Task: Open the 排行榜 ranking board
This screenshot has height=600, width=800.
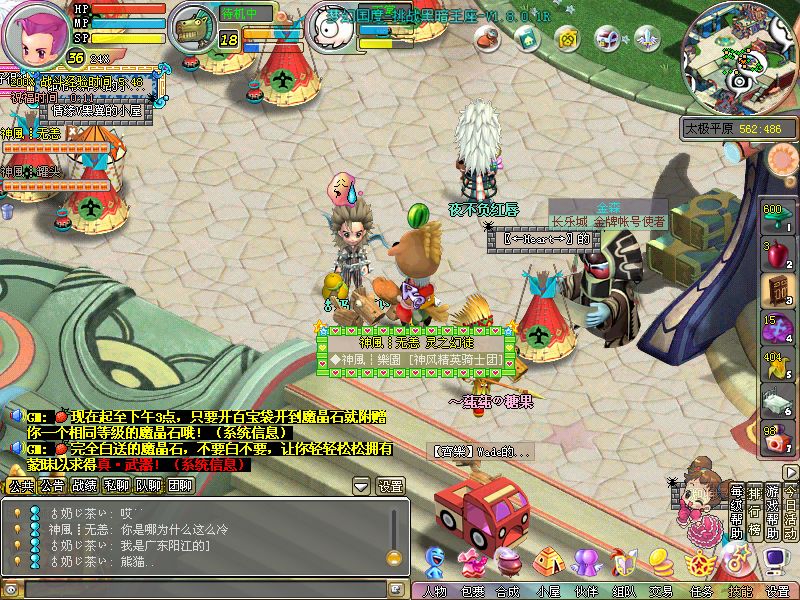Action: [x=755, y=512]
